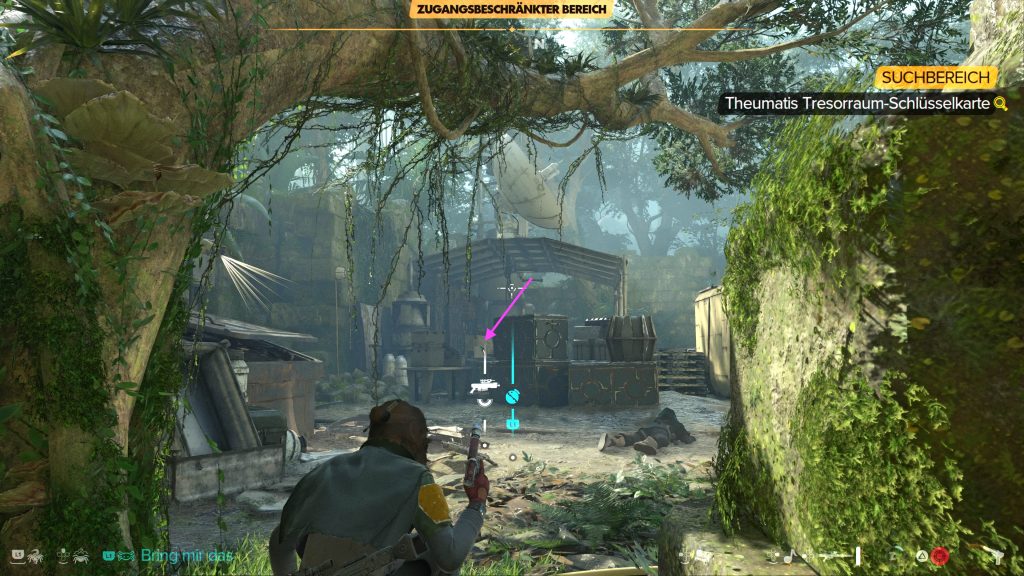Select the Theumatis Tresorraum-Schlüsselkarte objective

[857, 103]
